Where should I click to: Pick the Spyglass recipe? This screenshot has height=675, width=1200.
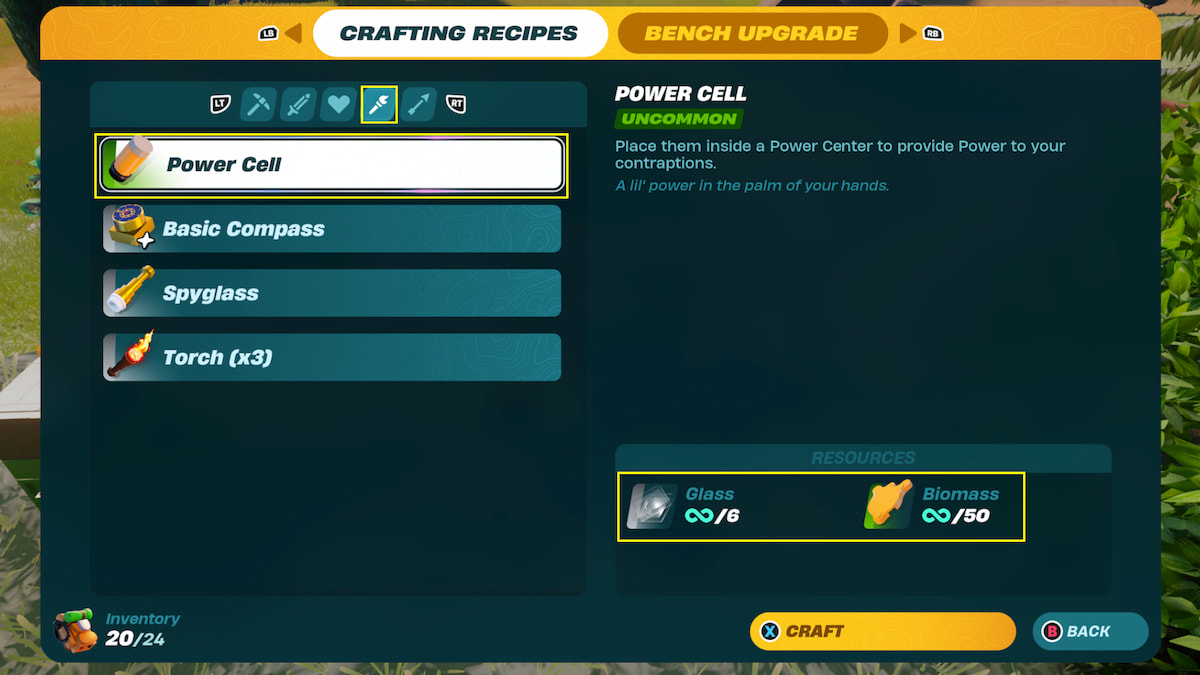click(331, 293)
